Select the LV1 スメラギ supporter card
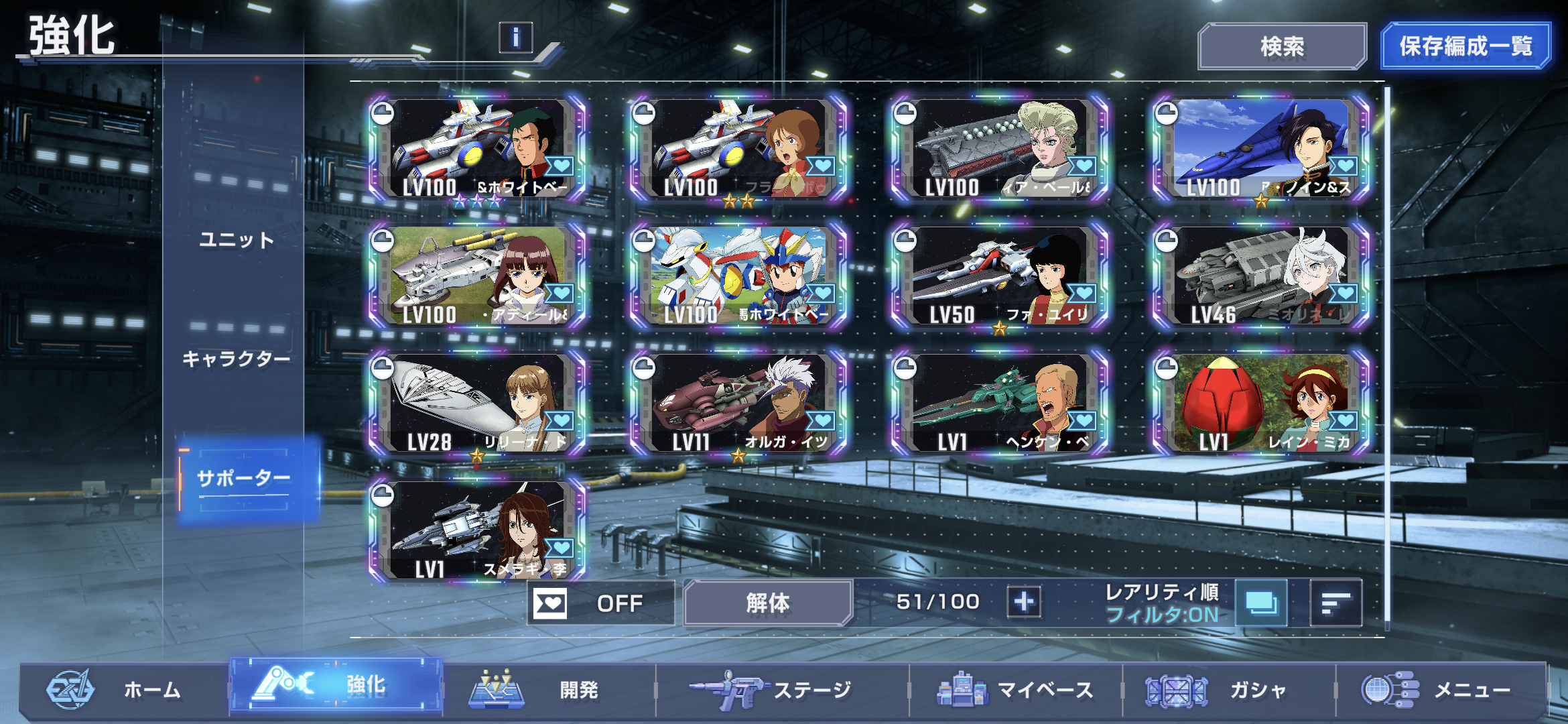Screen dimensions: 1568x724 pos(477,531)
